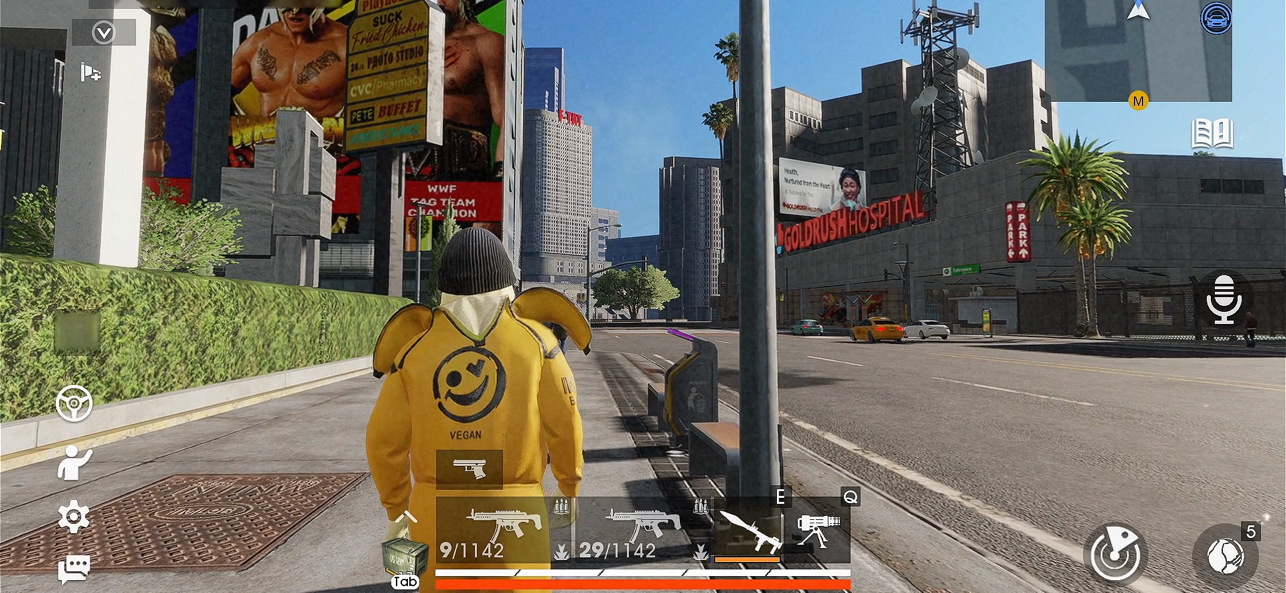Click the blue car icon by the minimap
The image size is (1286, 593).
pyautogui.click(x=1216, y=18)
